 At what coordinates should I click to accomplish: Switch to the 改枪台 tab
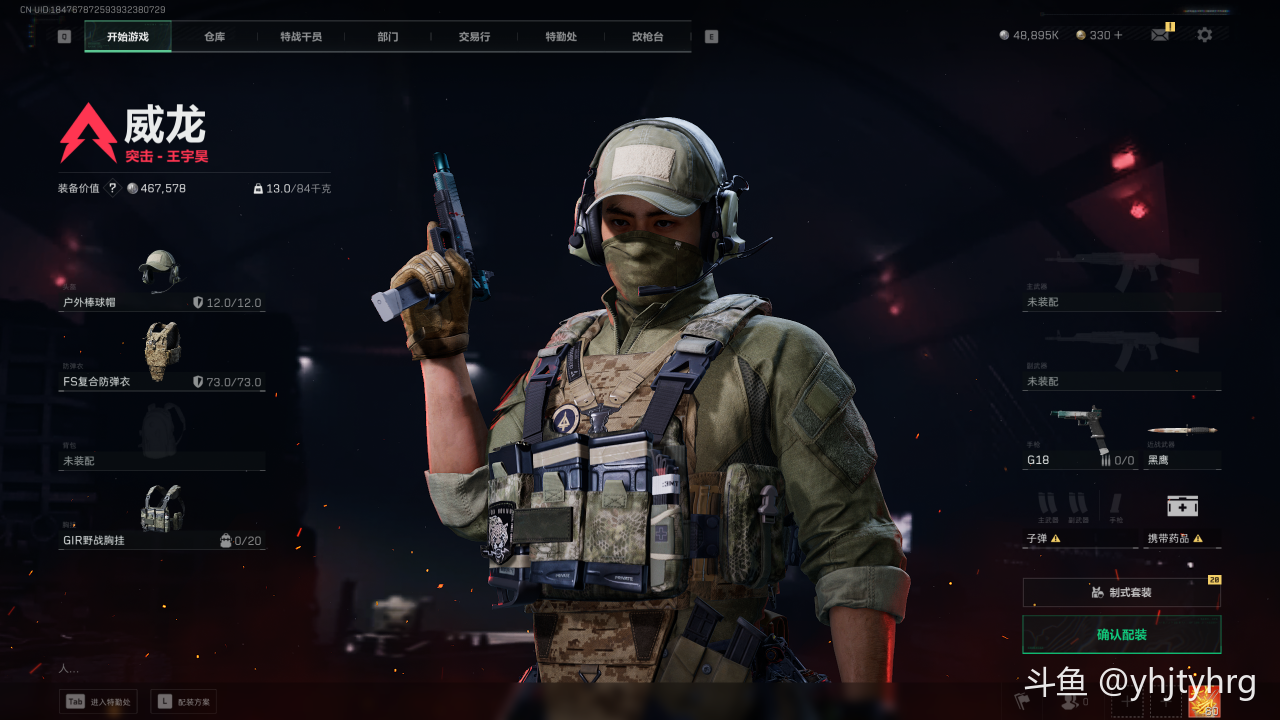[647, 37]
